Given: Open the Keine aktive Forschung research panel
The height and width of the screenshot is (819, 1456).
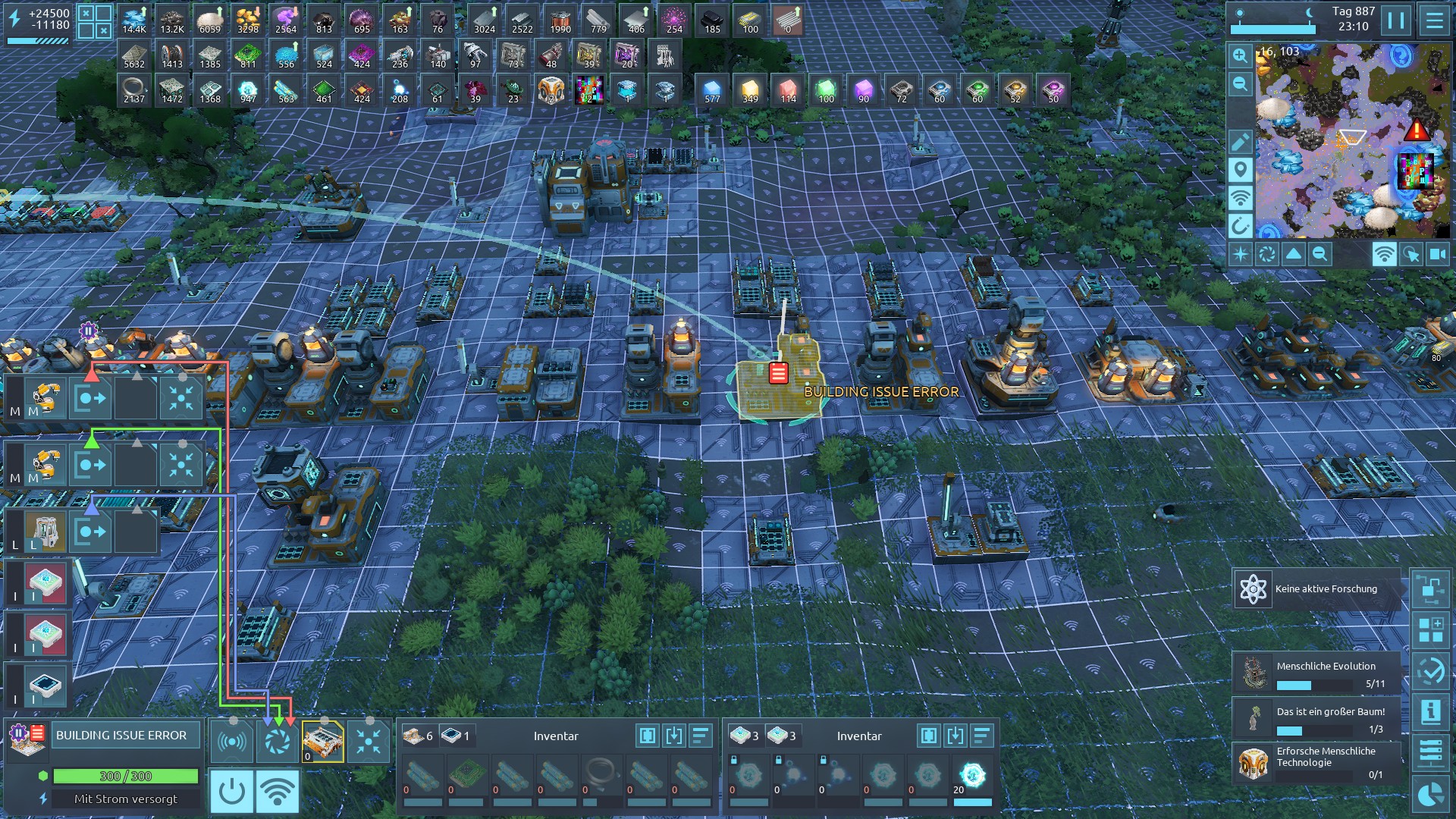Looking at the screenshot, I should [x=1317, y=589].
